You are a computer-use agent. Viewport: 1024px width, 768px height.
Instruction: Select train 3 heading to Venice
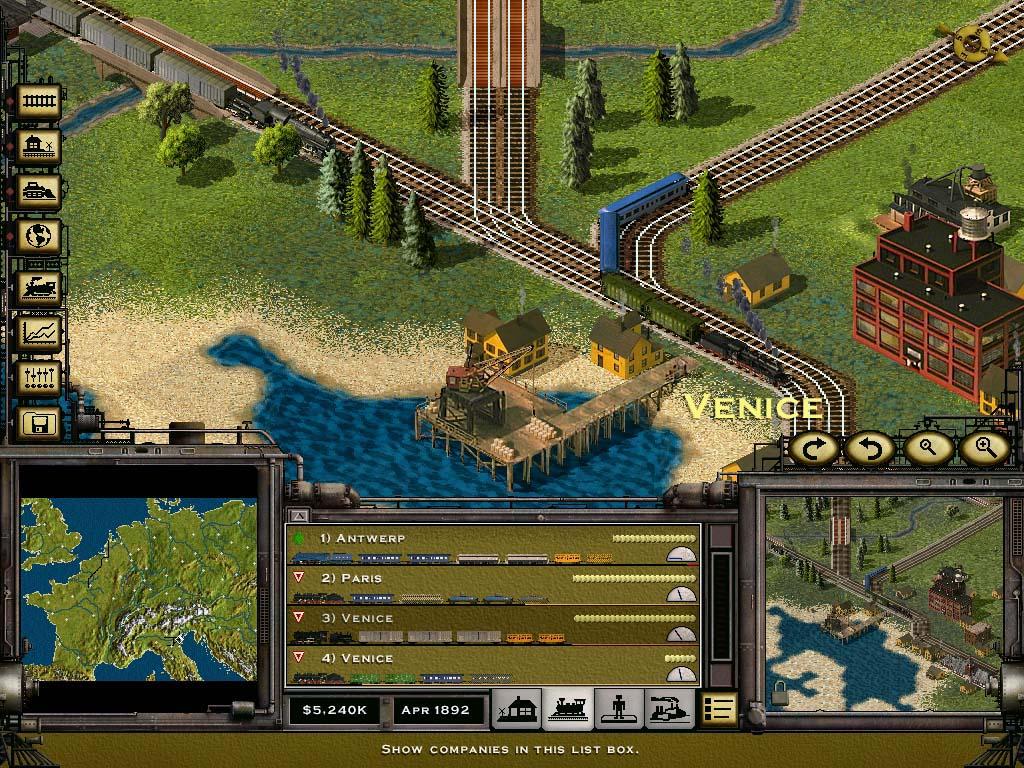tap(492, 626)
